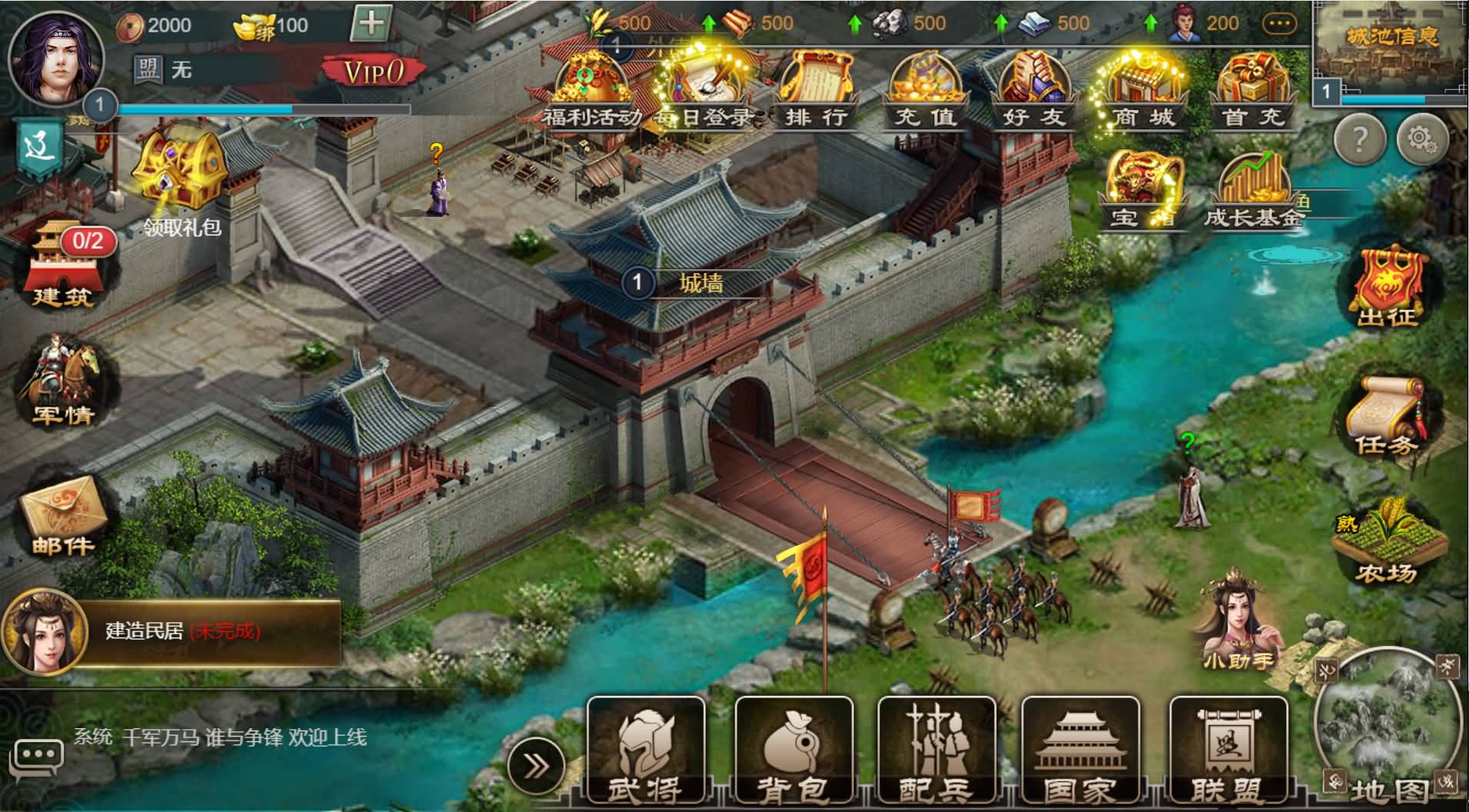The width and height of the screenshot is (1469, 812).
Task: Select the 配兵 troop assignment button
Action: 936,751
